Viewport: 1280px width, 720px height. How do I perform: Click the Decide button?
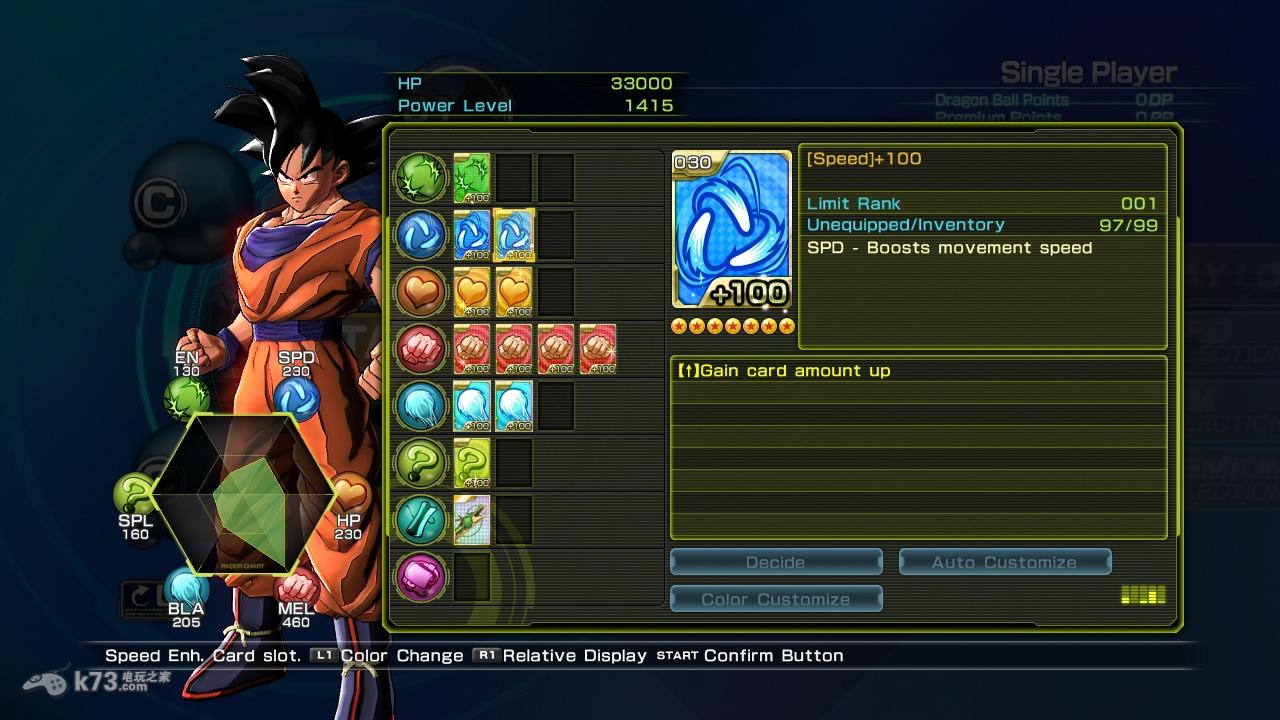coord(775,562)
